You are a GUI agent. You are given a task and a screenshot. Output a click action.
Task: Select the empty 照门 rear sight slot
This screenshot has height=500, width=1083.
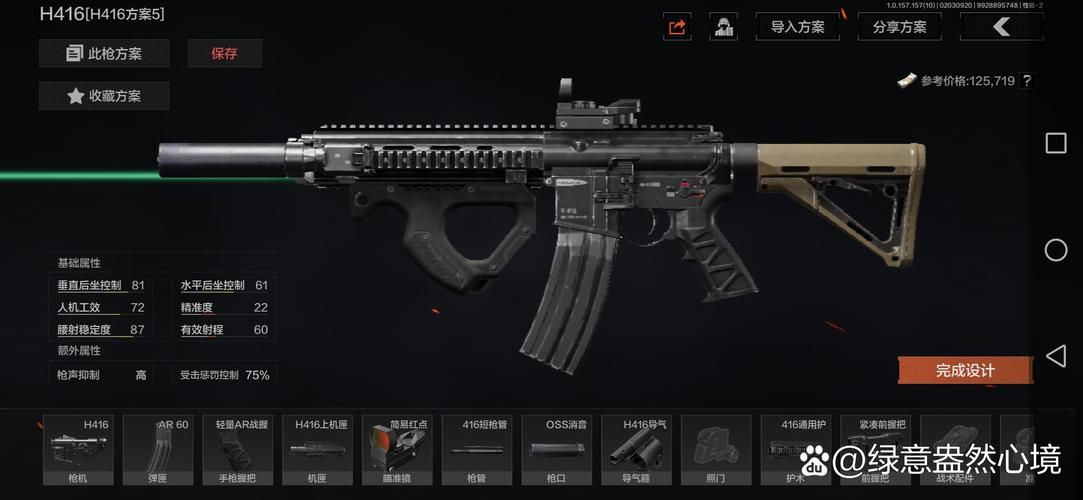[x=716, y=450]
